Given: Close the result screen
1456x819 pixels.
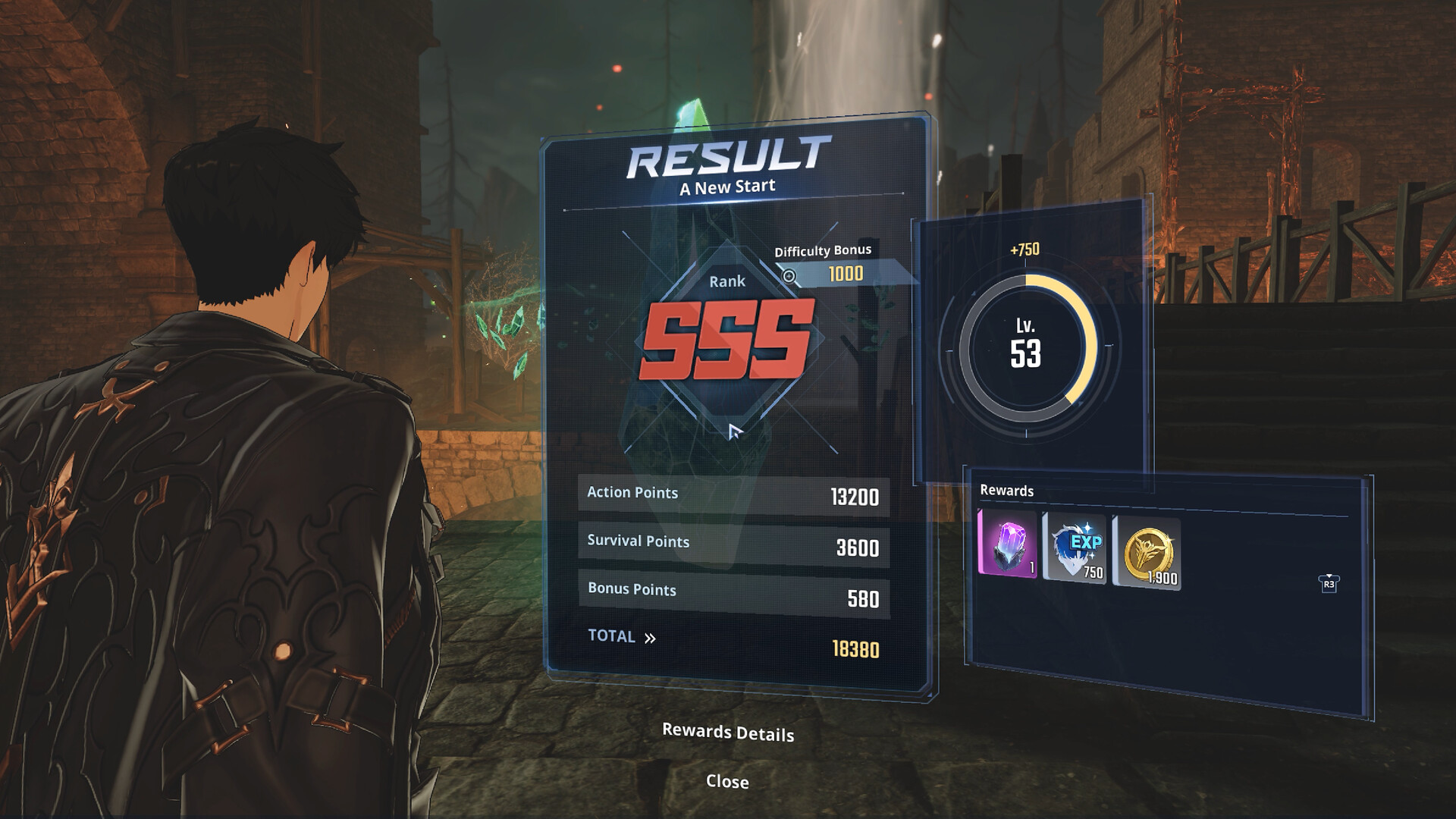Looking at the screenshot, I should (x=727, y=782).
